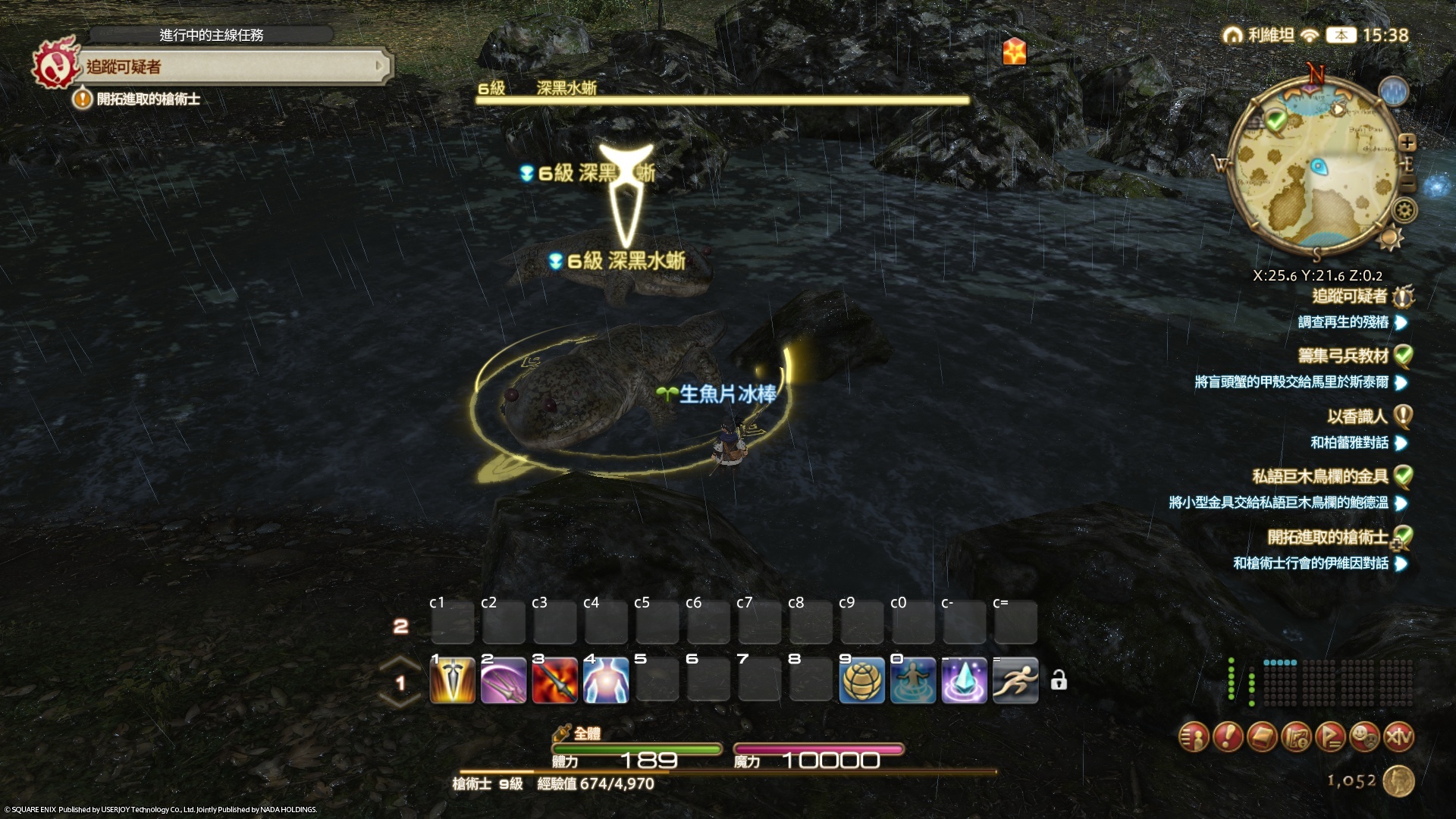Screen dimensions: 1456x819
Task: Open the 追蹤可疑者 main quest banner
Action: [227, 67]
